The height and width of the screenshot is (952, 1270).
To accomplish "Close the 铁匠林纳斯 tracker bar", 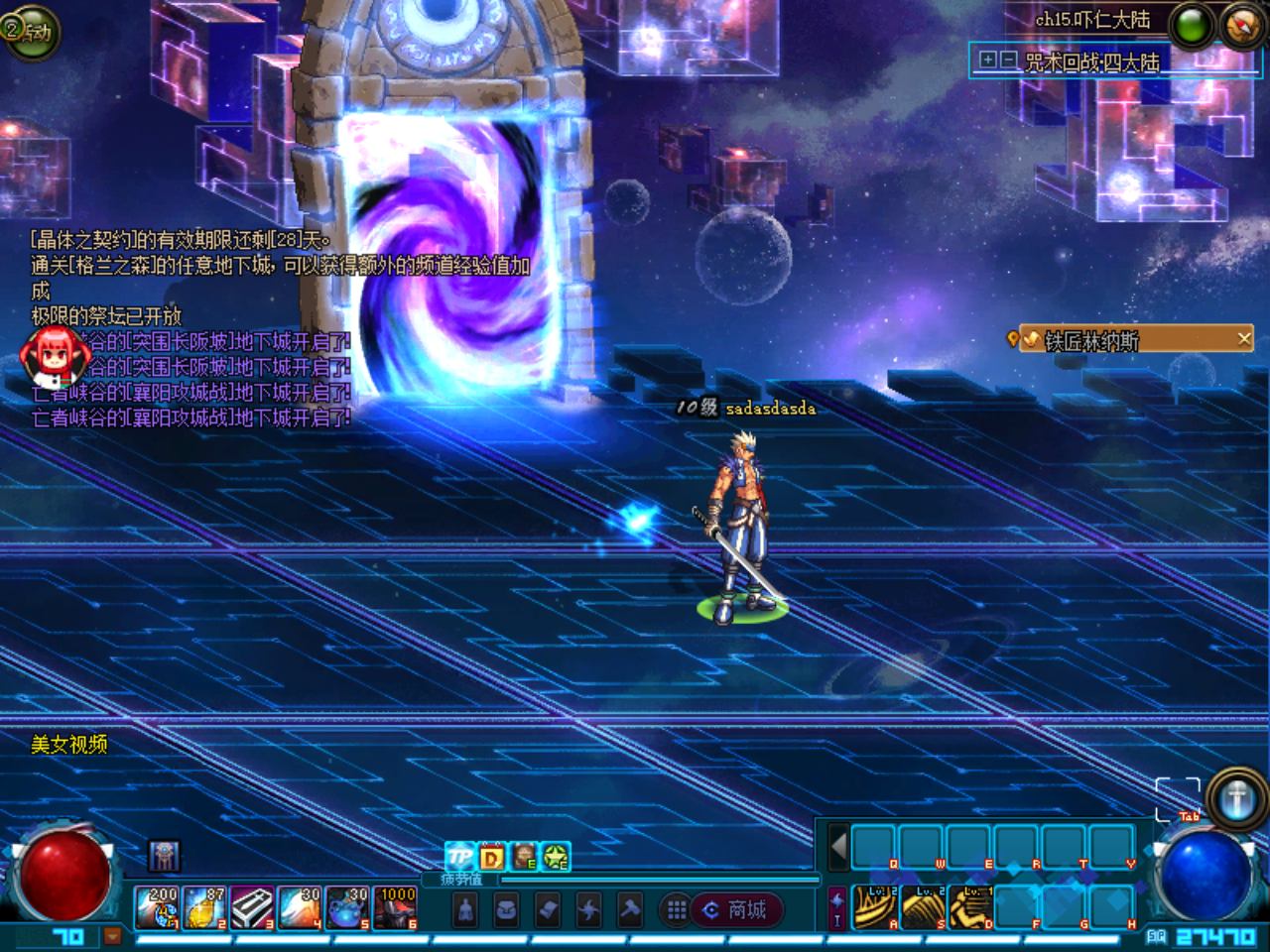I will 1244,339.
